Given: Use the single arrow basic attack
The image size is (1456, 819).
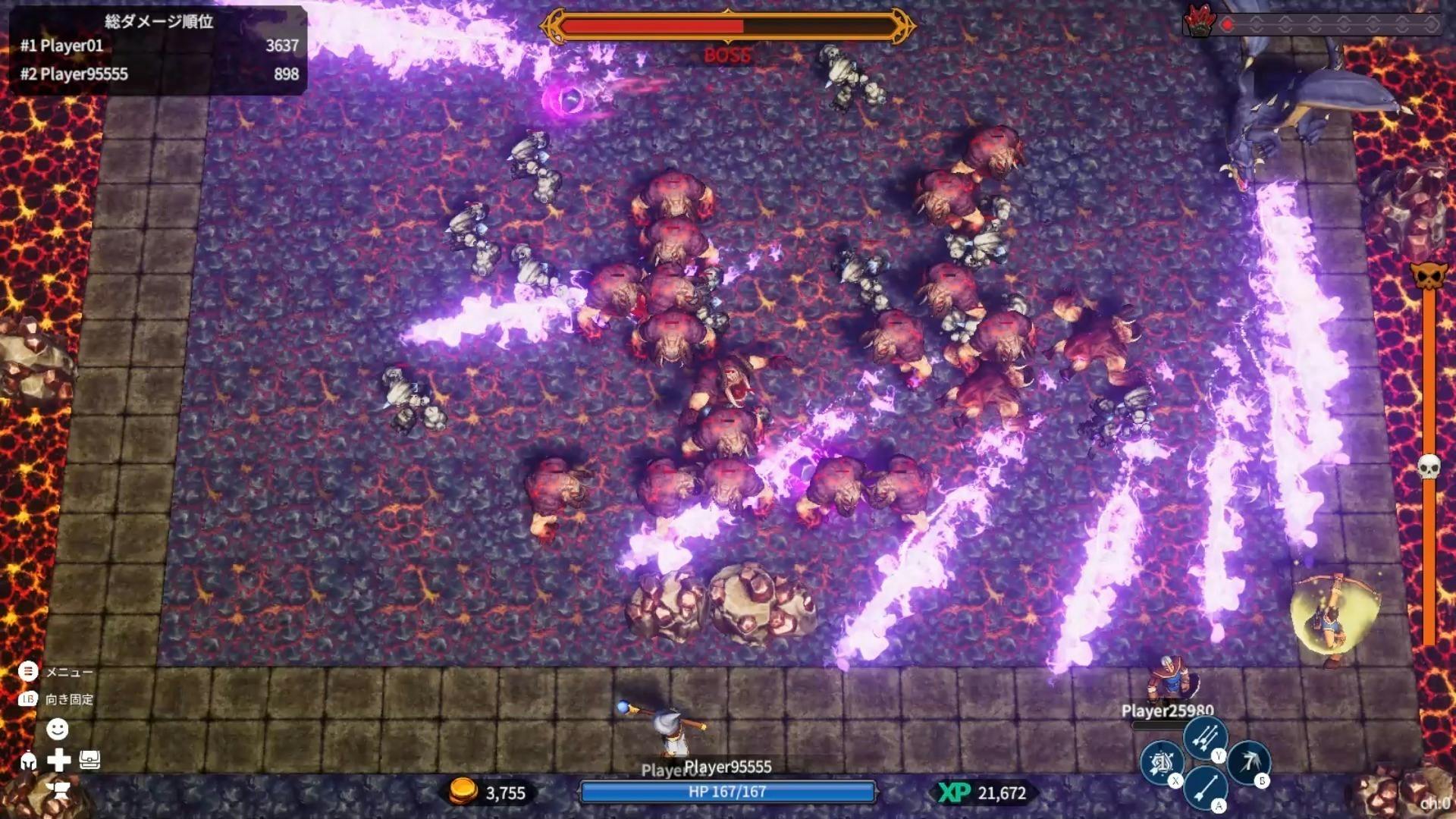Looking at the screenshot, I should 1204,786.
